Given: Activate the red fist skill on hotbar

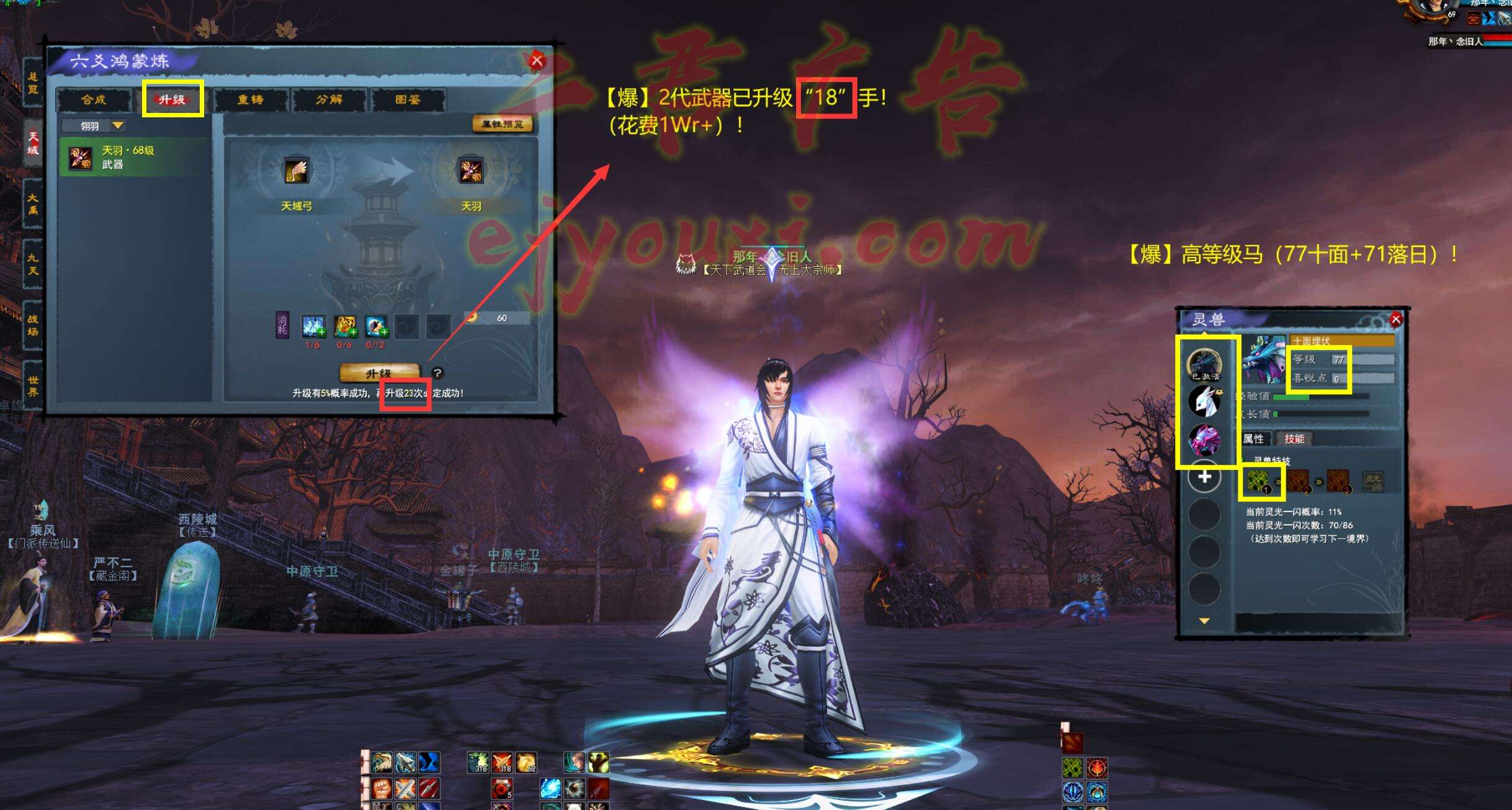Looking at the screenshot, I should pyautogui.click(x=382, y=789).
